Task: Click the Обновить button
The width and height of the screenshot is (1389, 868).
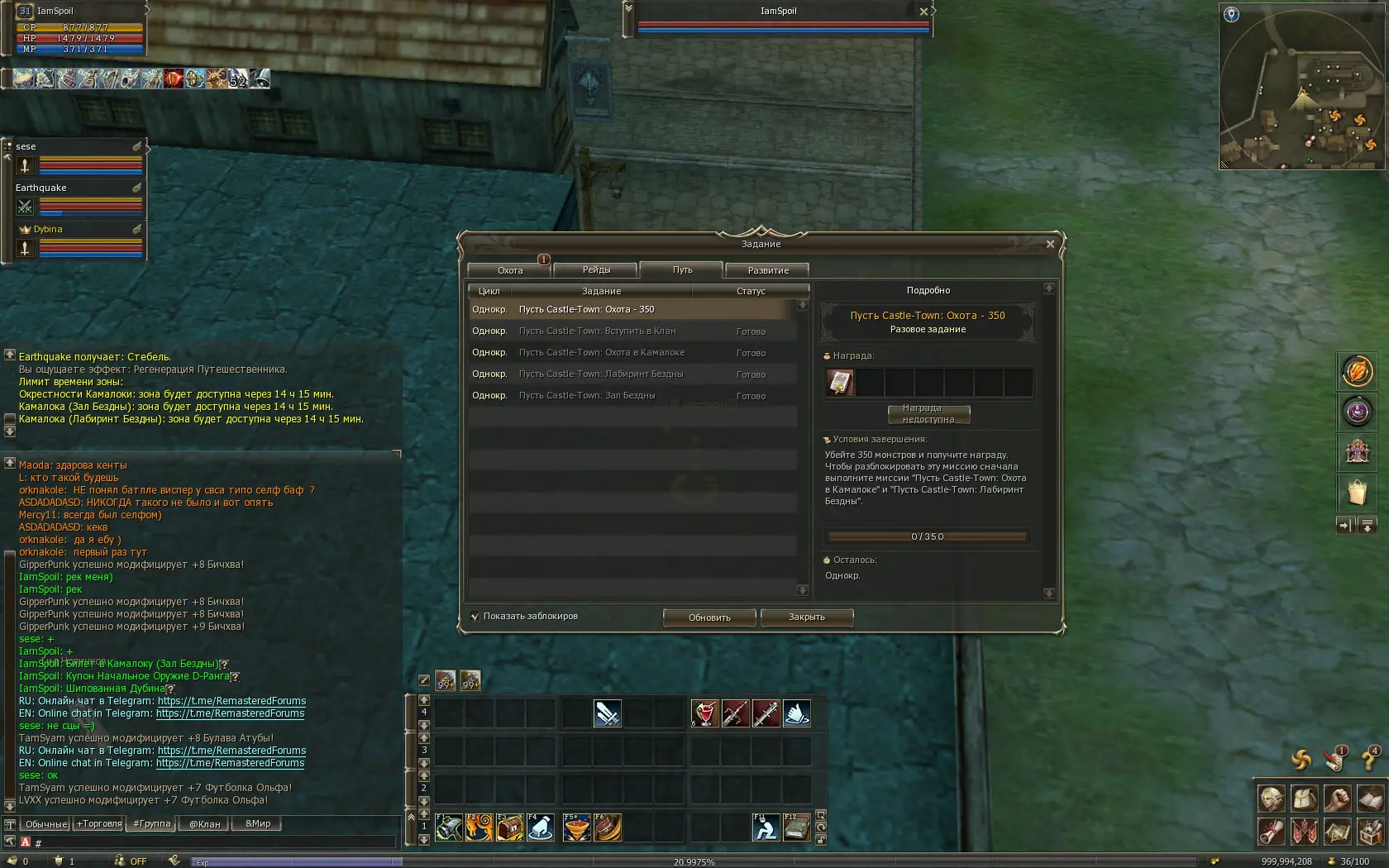Action: click(709, 618)
